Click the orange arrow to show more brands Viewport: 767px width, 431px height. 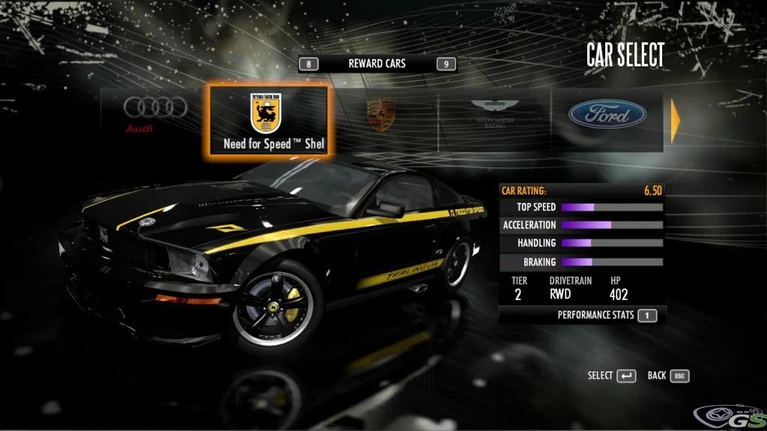[676, 119]
